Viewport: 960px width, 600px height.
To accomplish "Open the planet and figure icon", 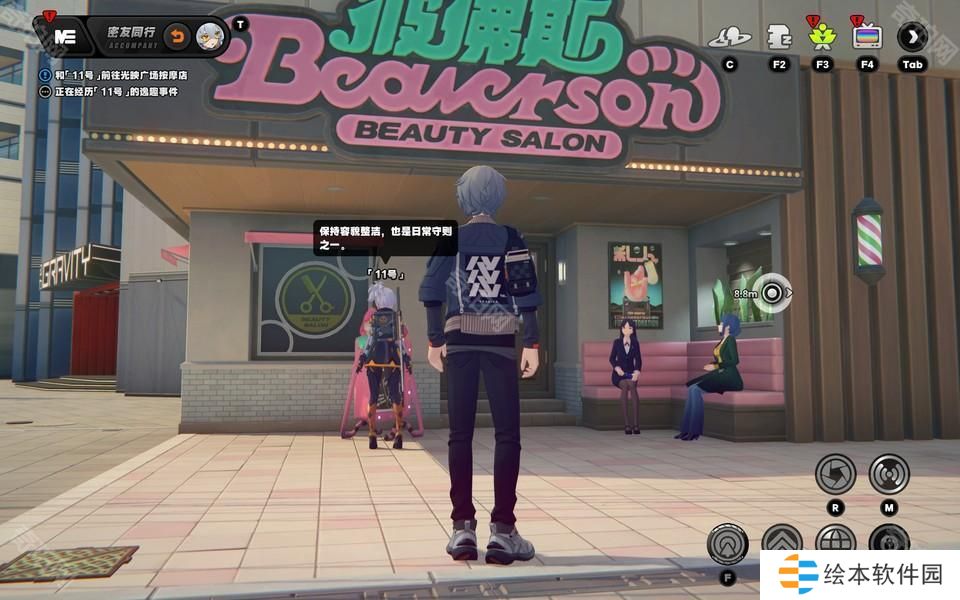I will click(729, 38).
